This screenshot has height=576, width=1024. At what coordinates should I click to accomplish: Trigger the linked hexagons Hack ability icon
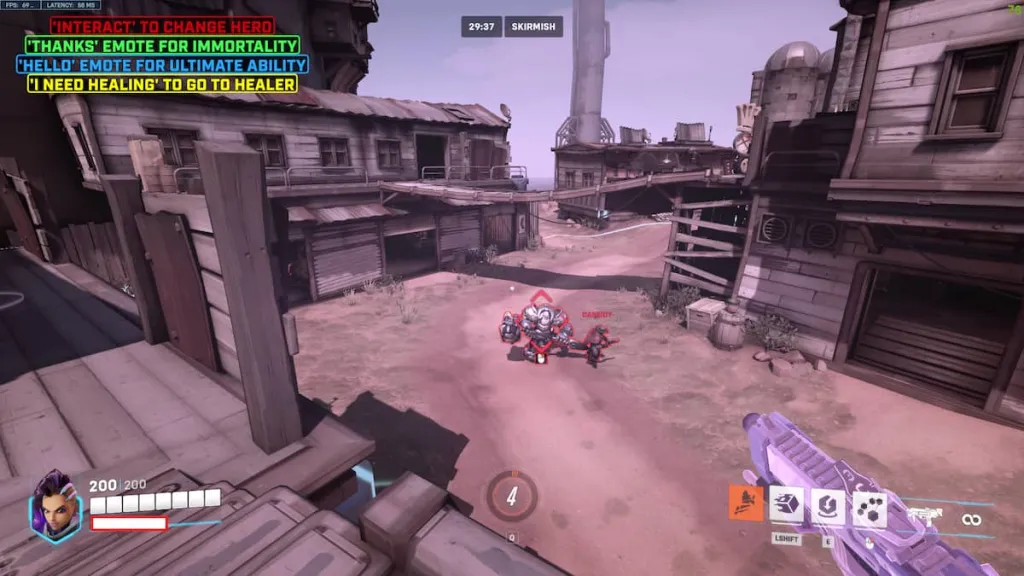coord(869,509)
